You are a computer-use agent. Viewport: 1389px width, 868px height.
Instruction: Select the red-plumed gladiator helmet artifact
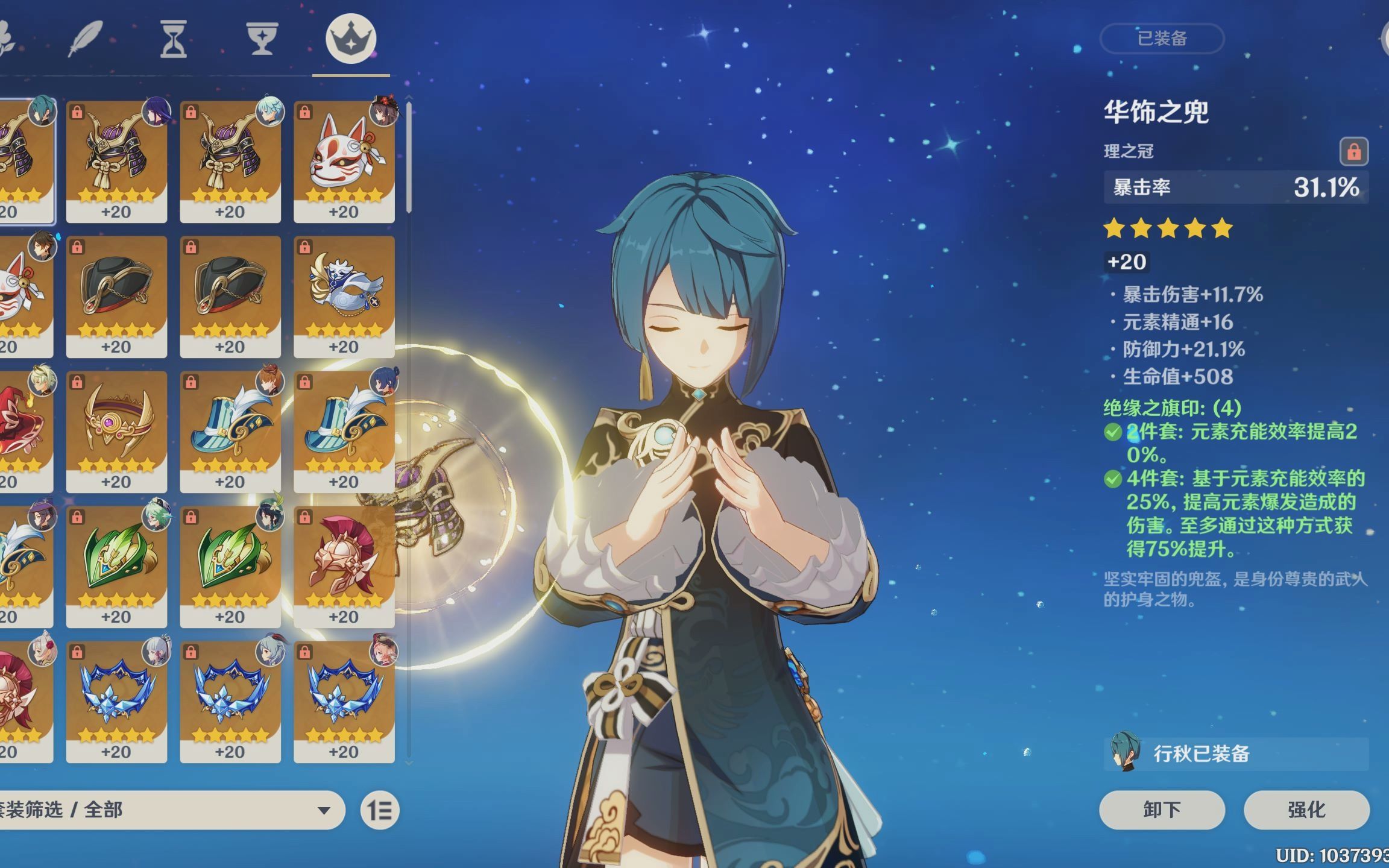pyautogui.click(x=344, y=565)
